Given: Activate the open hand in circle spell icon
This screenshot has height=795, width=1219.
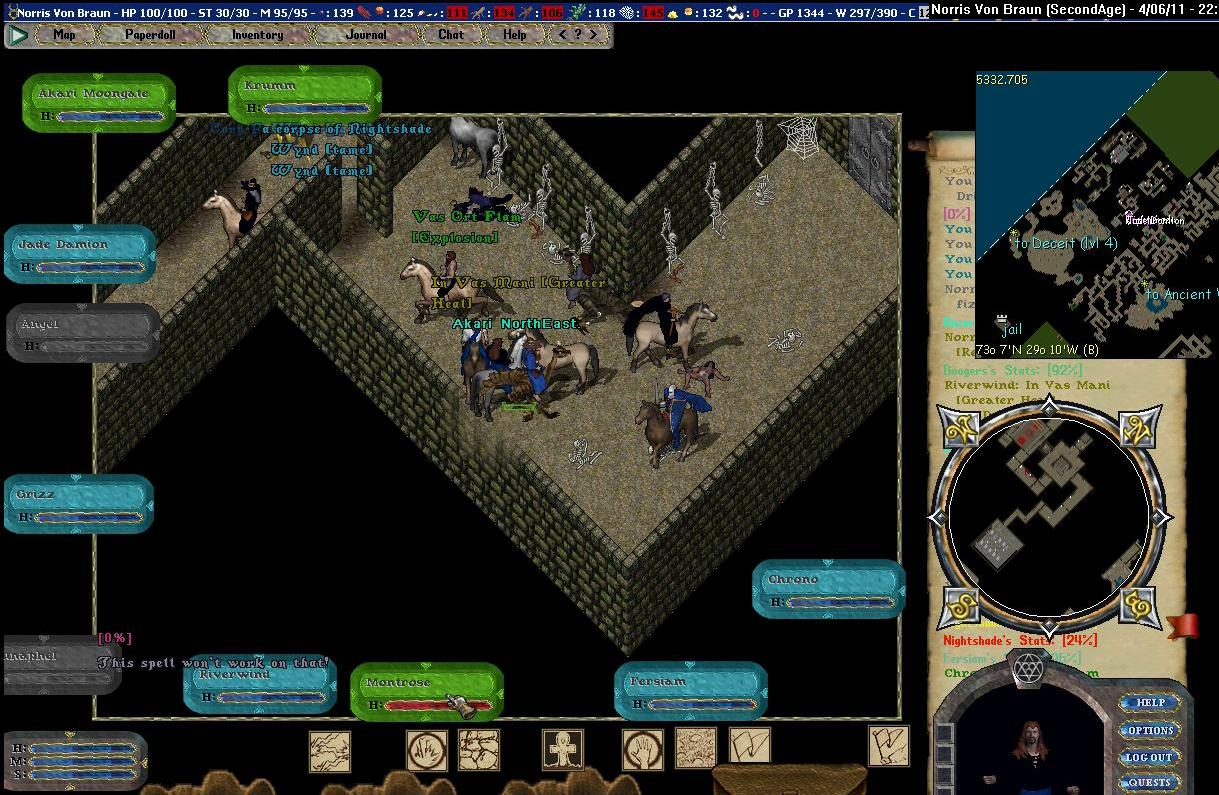Looking at the screenshot, I should [x=642, y=750].
